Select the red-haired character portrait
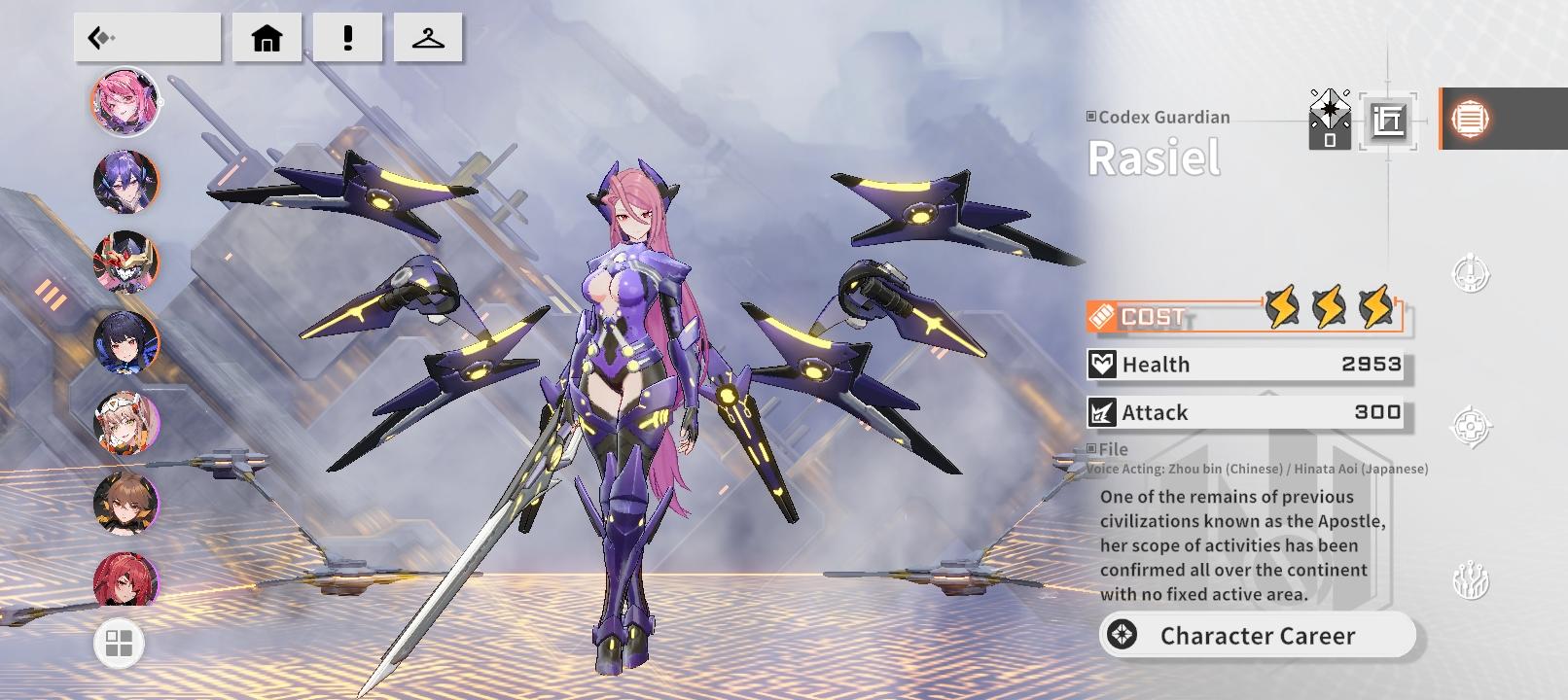Screen dimensions: 1568x700 click(x=125, y=579)
